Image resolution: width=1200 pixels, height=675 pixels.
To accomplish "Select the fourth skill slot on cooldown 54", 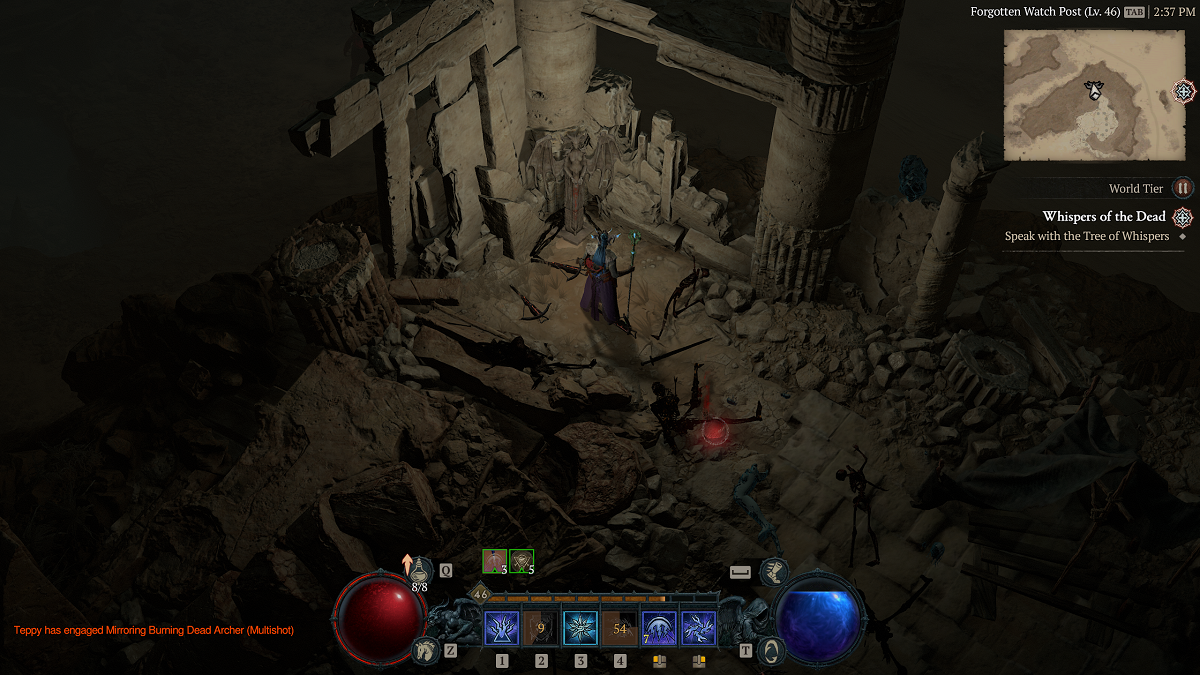I will coord(620,629).
